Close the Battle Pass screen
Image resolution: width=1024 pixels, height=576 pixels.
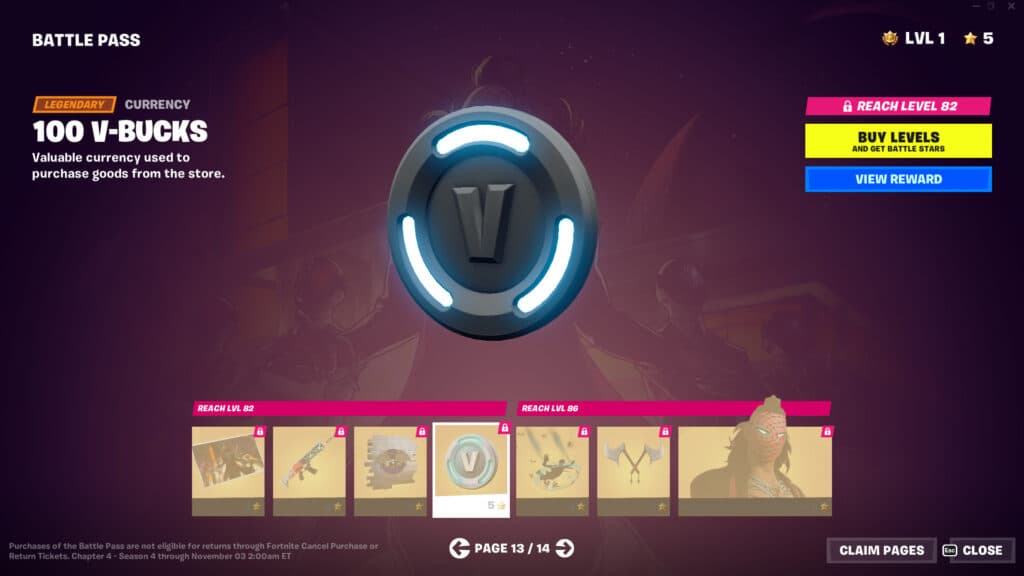tap(975, 550)
